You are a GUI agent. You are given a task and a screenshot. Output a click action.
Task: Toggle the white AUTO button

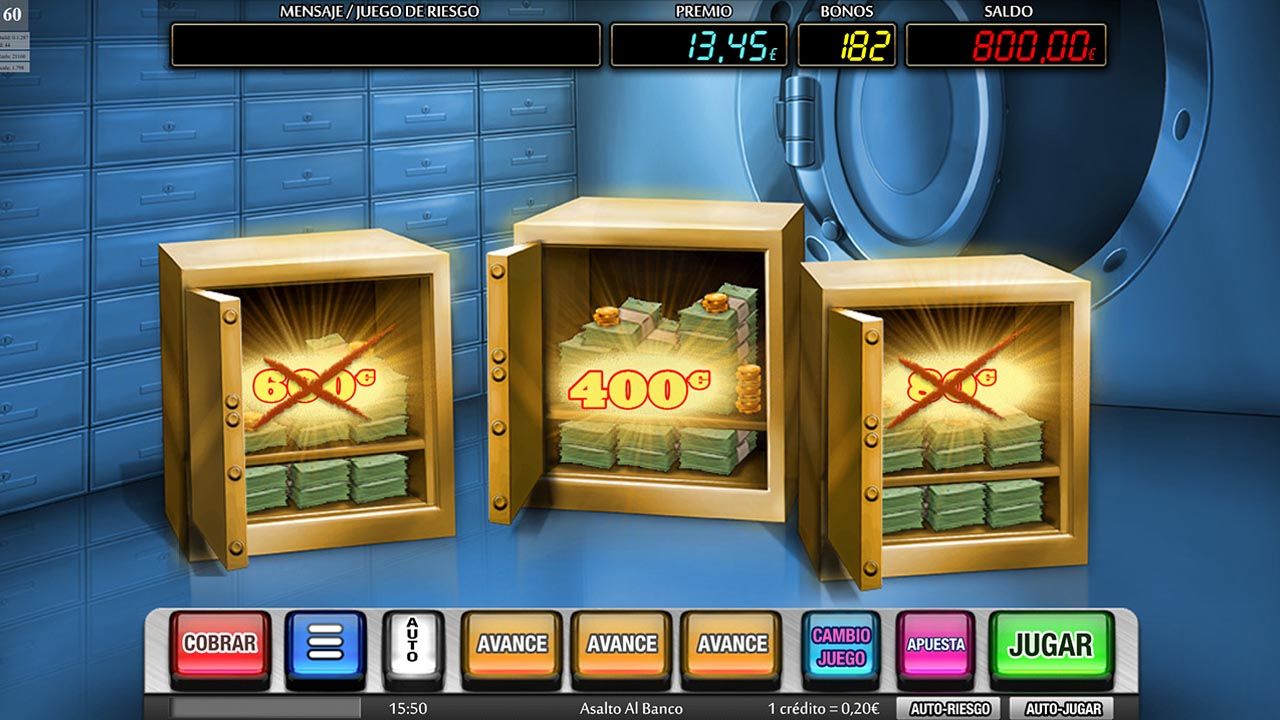[x=410, y=643]
